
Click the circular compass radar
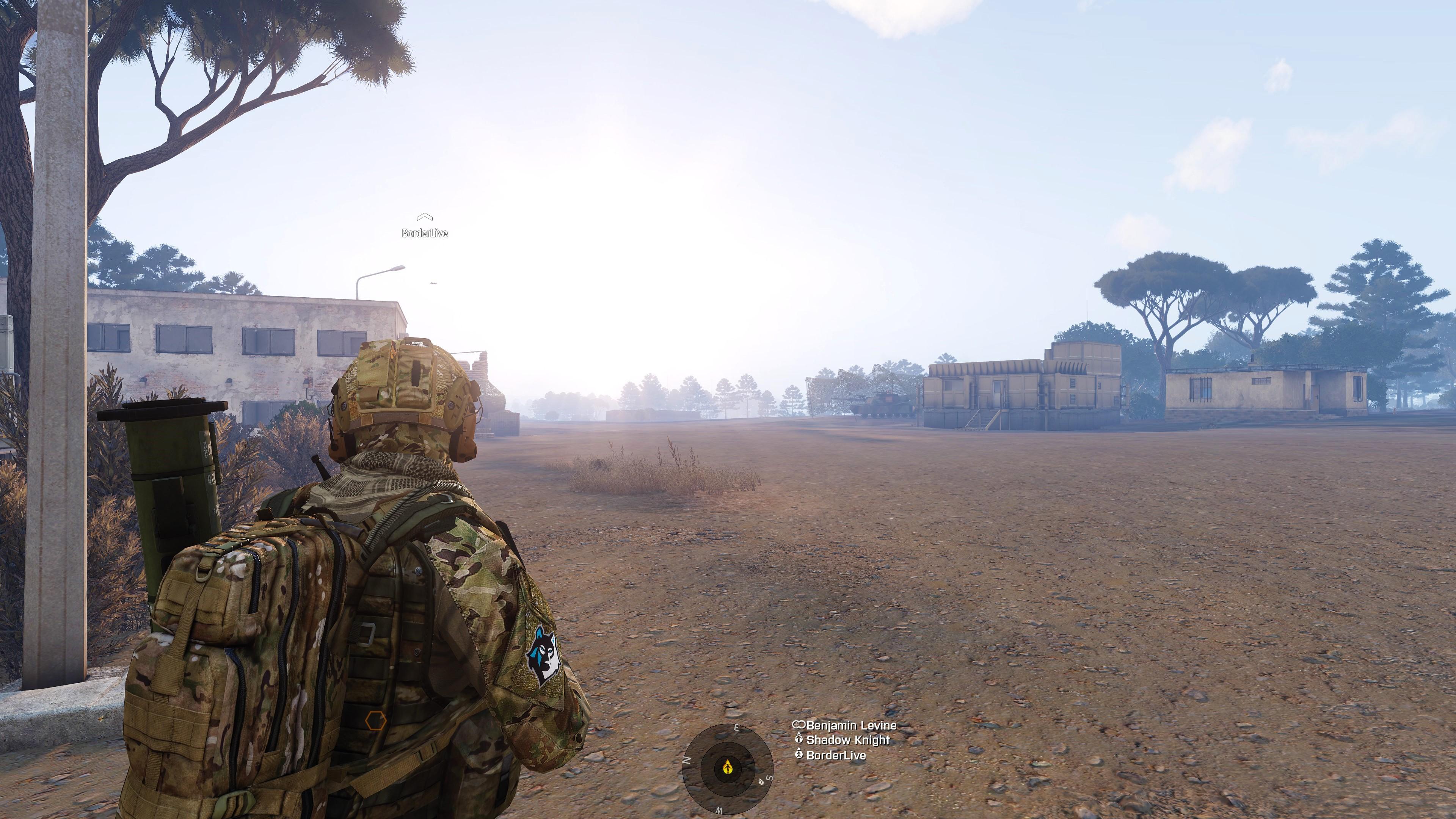click(728, 767)
